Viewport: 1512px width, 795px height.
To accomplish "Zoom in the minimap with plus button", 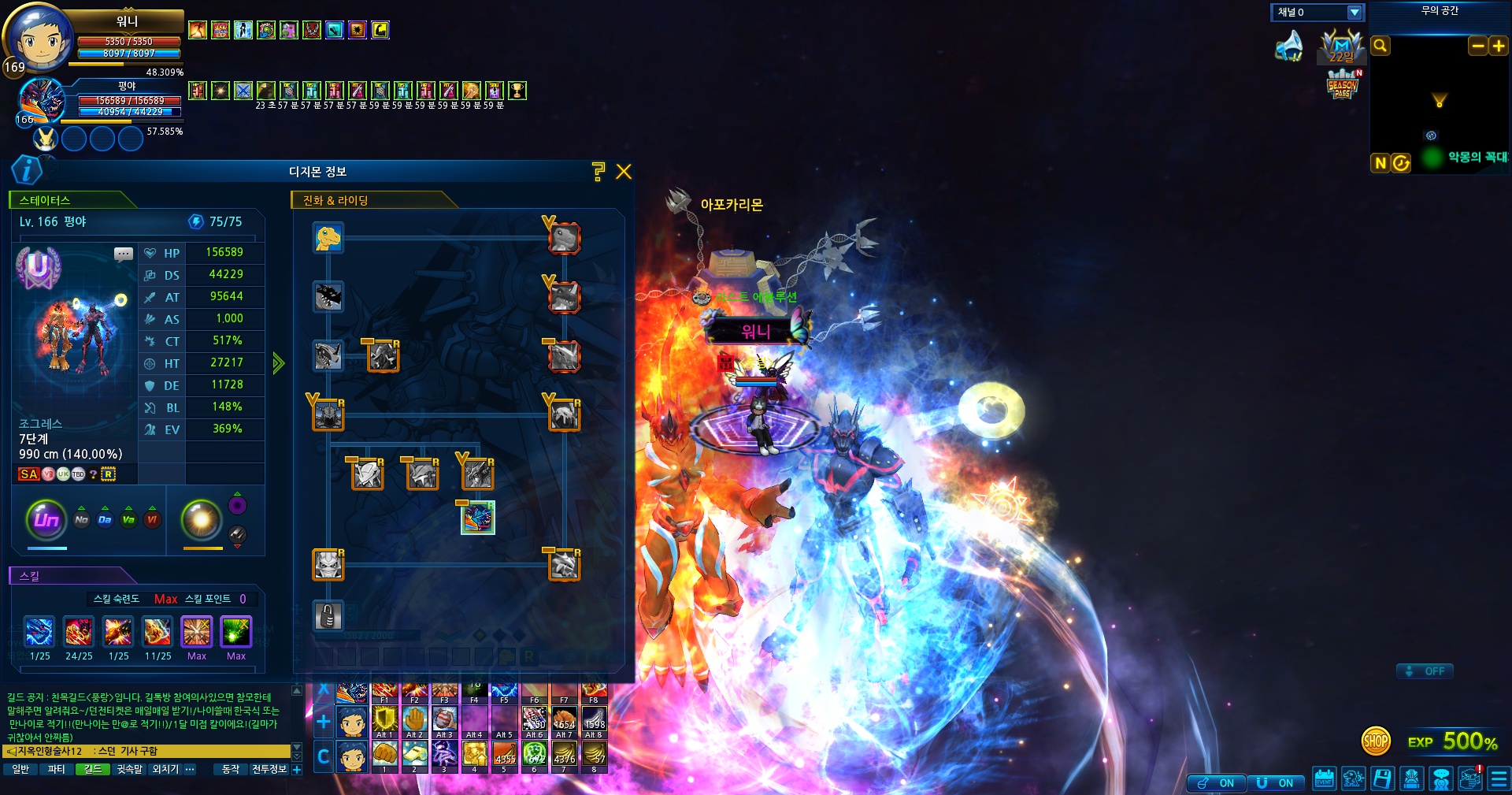I will tap(1499, 46).
